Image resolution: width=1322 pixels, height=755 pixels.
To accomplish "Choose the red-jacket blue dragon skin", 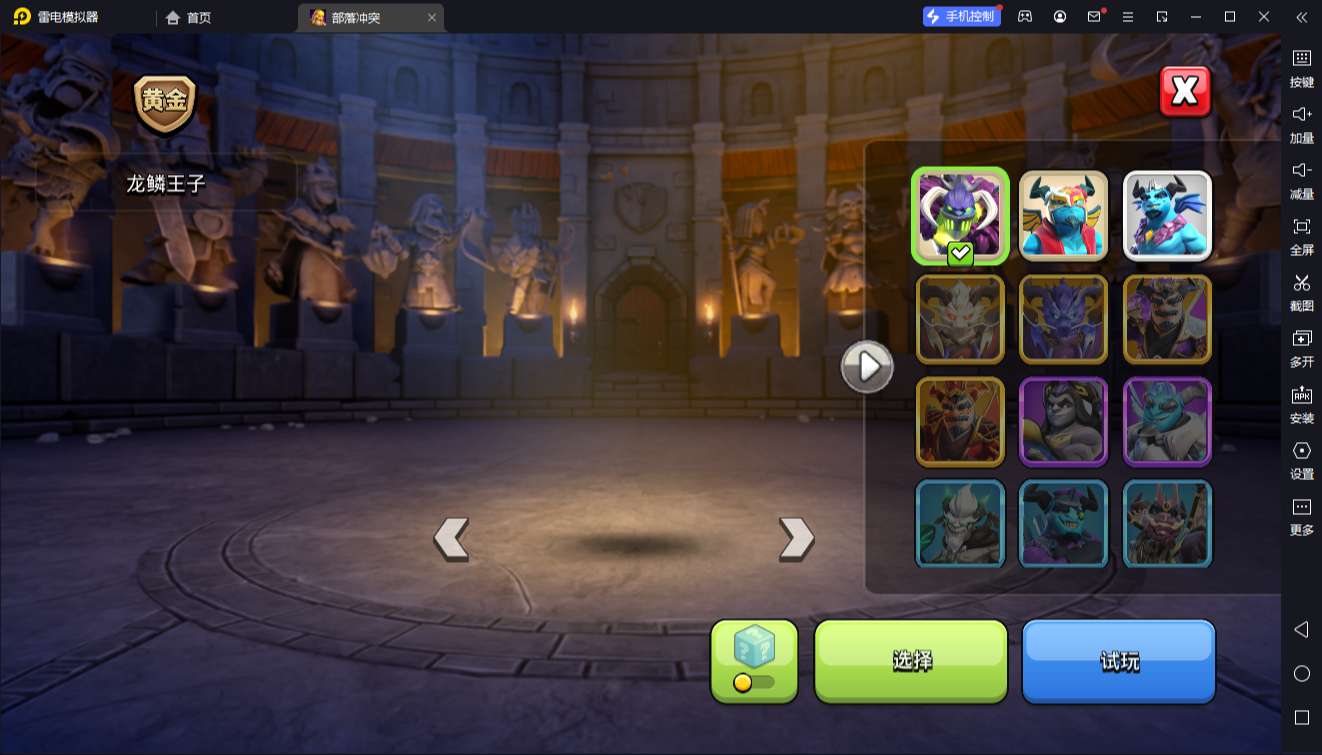I will point(1063,216).
